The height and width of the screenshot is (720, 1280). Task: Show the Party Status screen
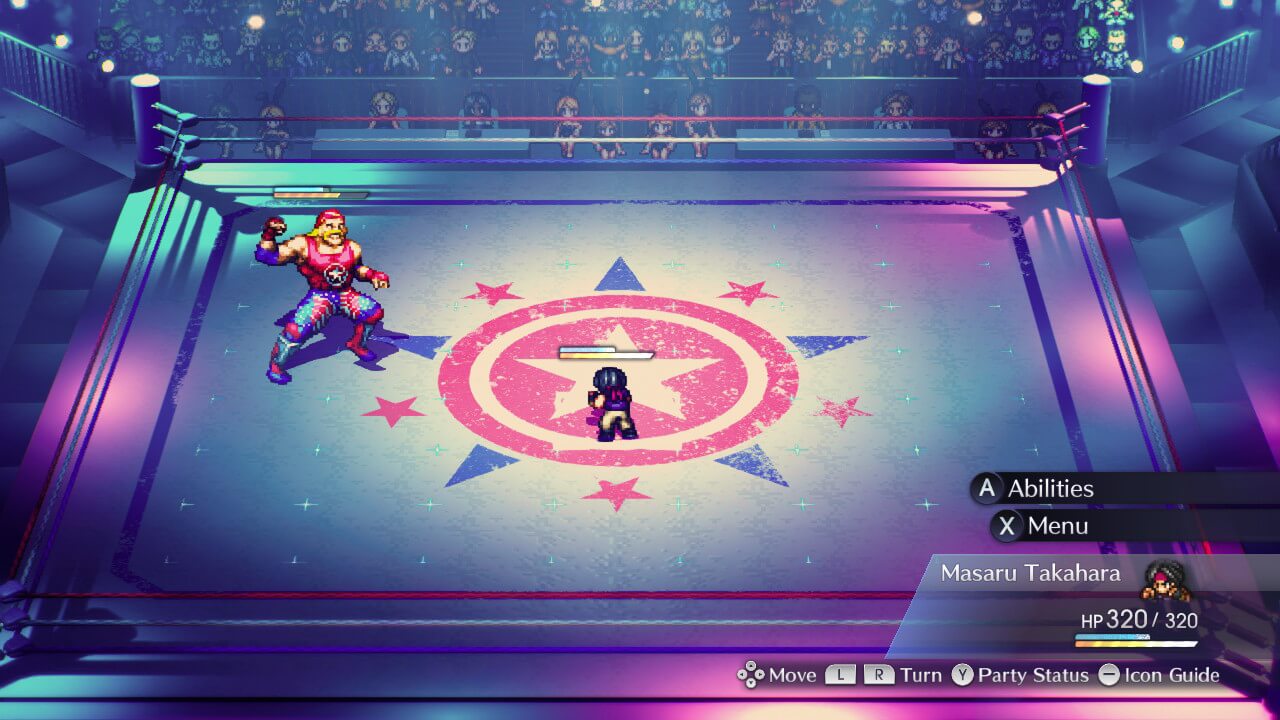pos(1032,675)
